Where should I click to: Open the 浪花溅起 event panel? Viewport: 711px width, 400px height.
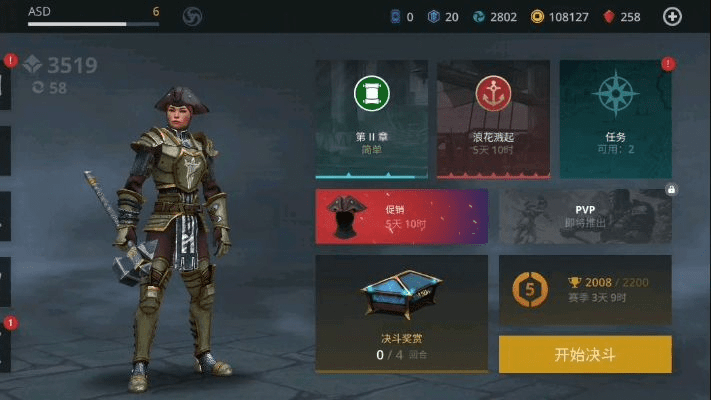click(x=493, y=119)
